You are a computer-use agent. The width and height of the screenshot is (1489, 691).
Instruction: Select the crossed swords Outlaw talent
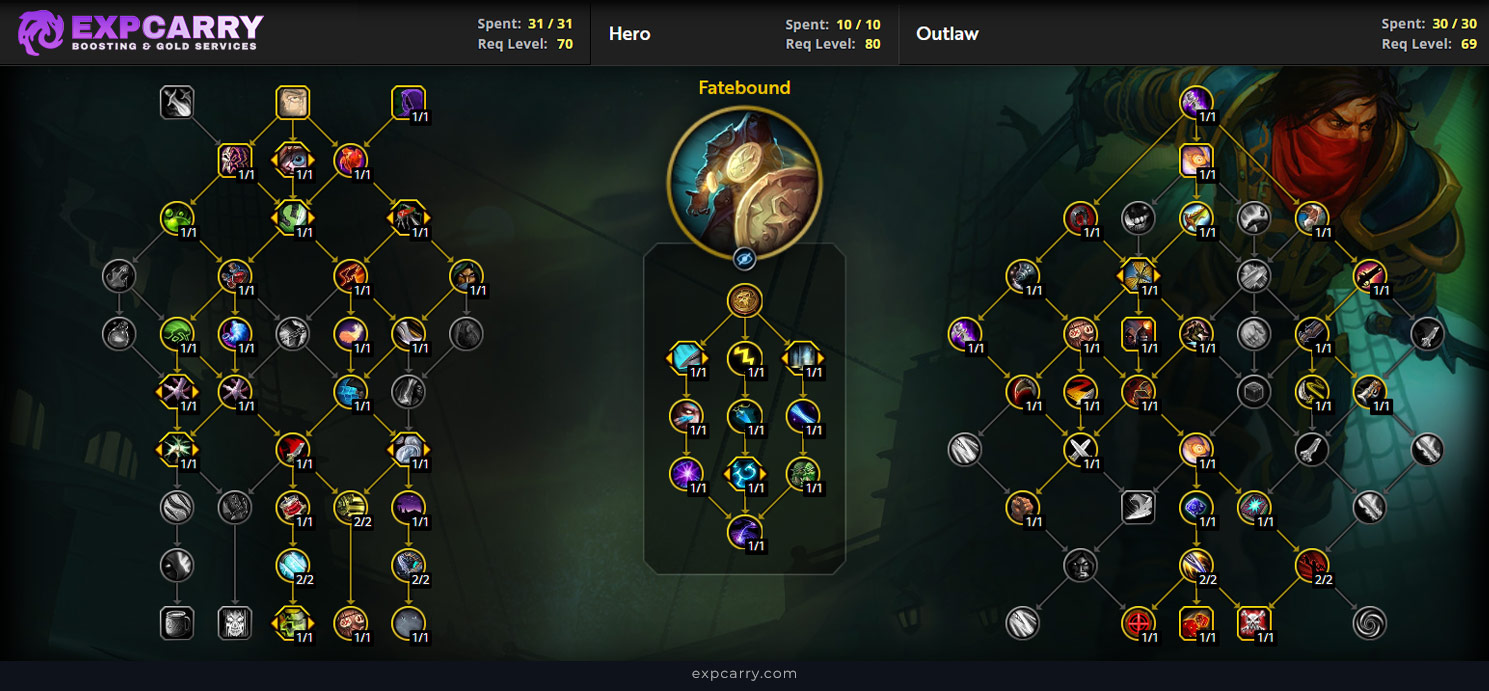point(1080,449)
